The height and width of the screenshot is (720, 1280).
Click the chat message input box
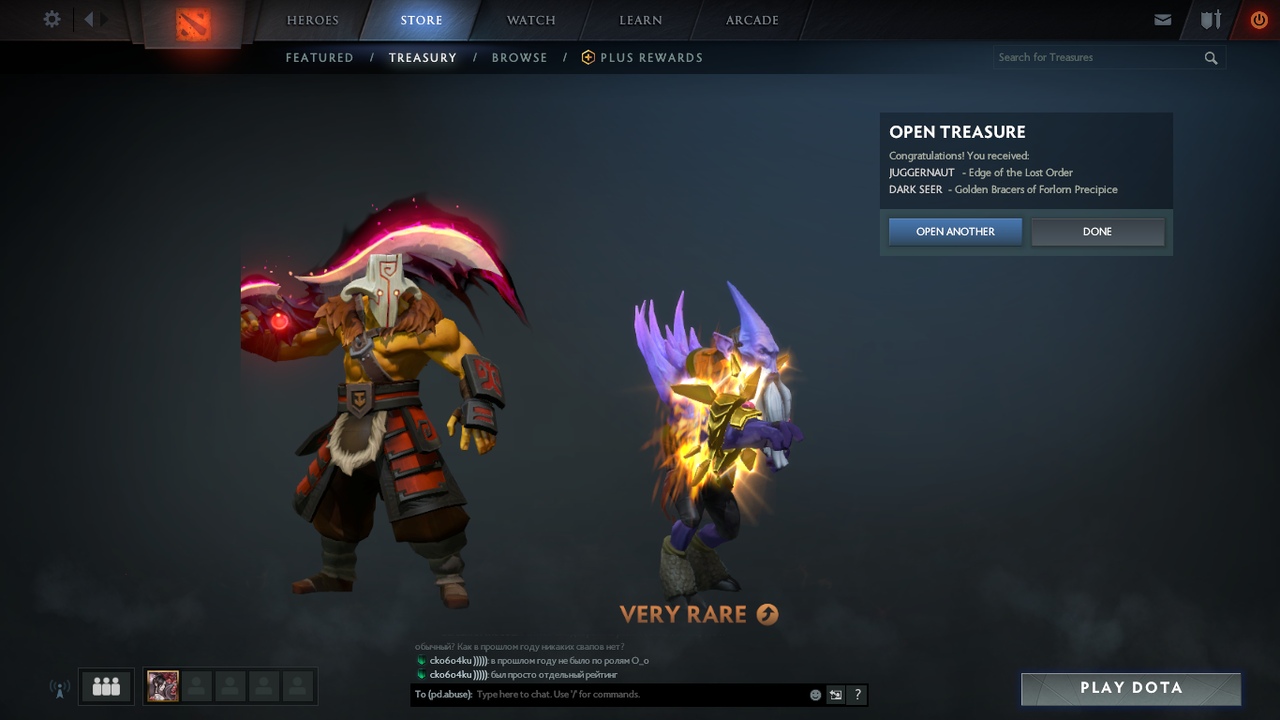click(x=640, y=695)
